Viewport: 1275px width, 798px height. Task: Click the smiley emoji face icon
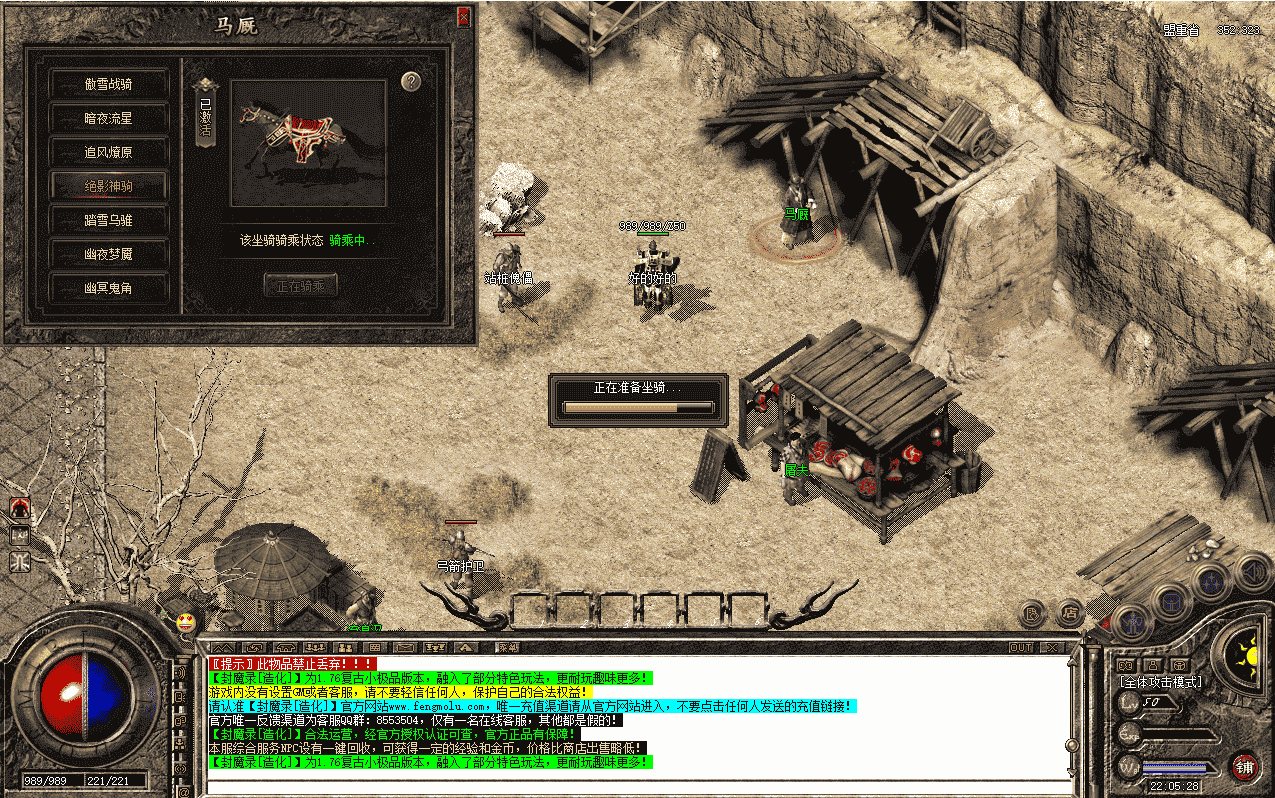[186, 623]
